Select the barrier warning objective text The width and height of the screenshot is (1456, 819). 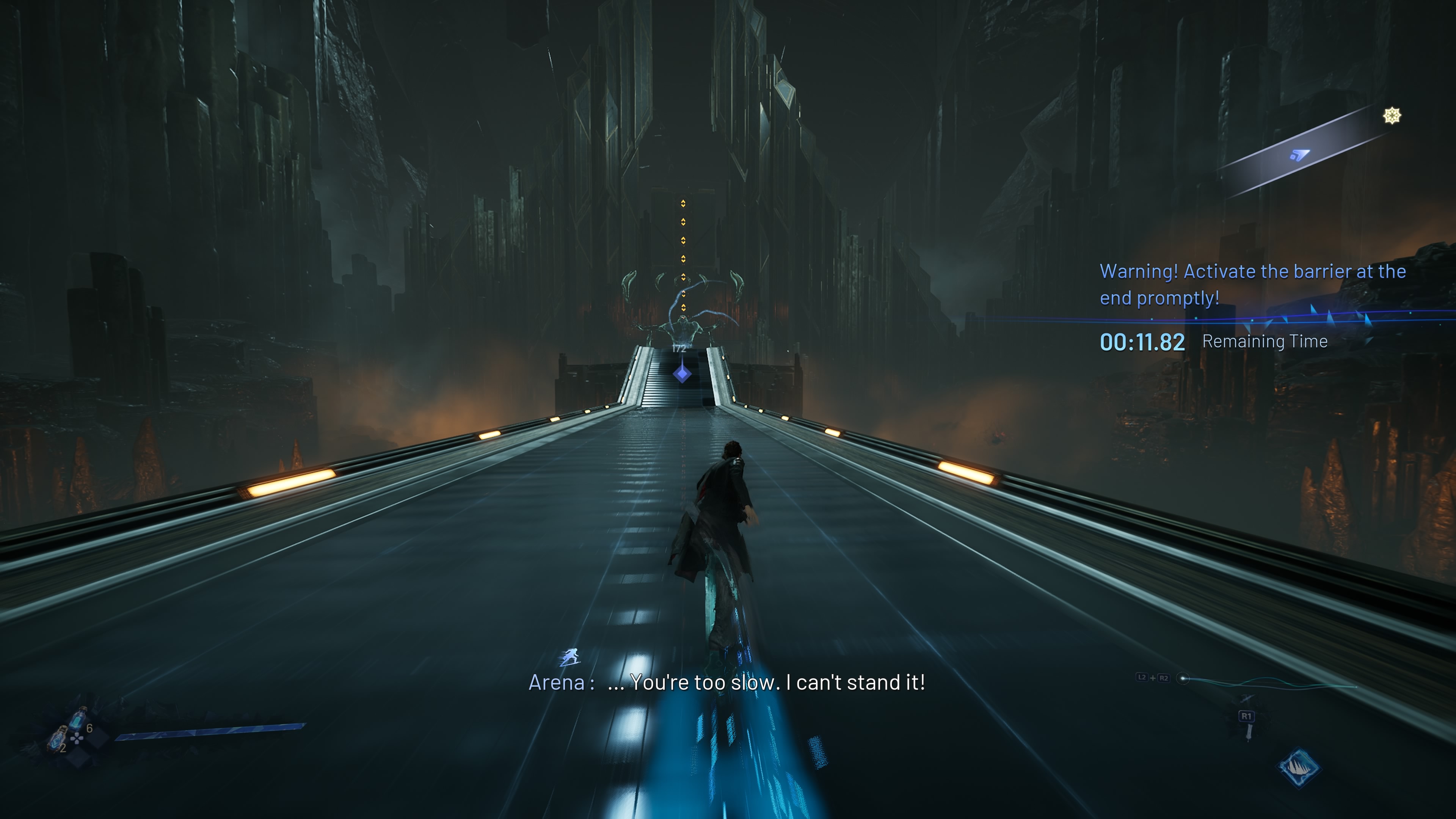pyautogui.click(x=1252, y=284)
